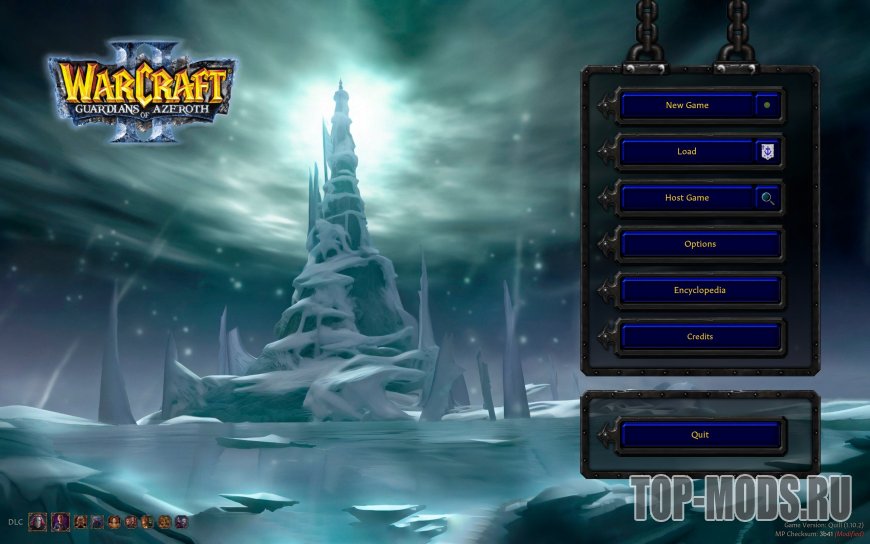The height and width of the screenshot is (544, 870).
Task: Quit the game
Action: pyautogui.click(x=699, y=435)
